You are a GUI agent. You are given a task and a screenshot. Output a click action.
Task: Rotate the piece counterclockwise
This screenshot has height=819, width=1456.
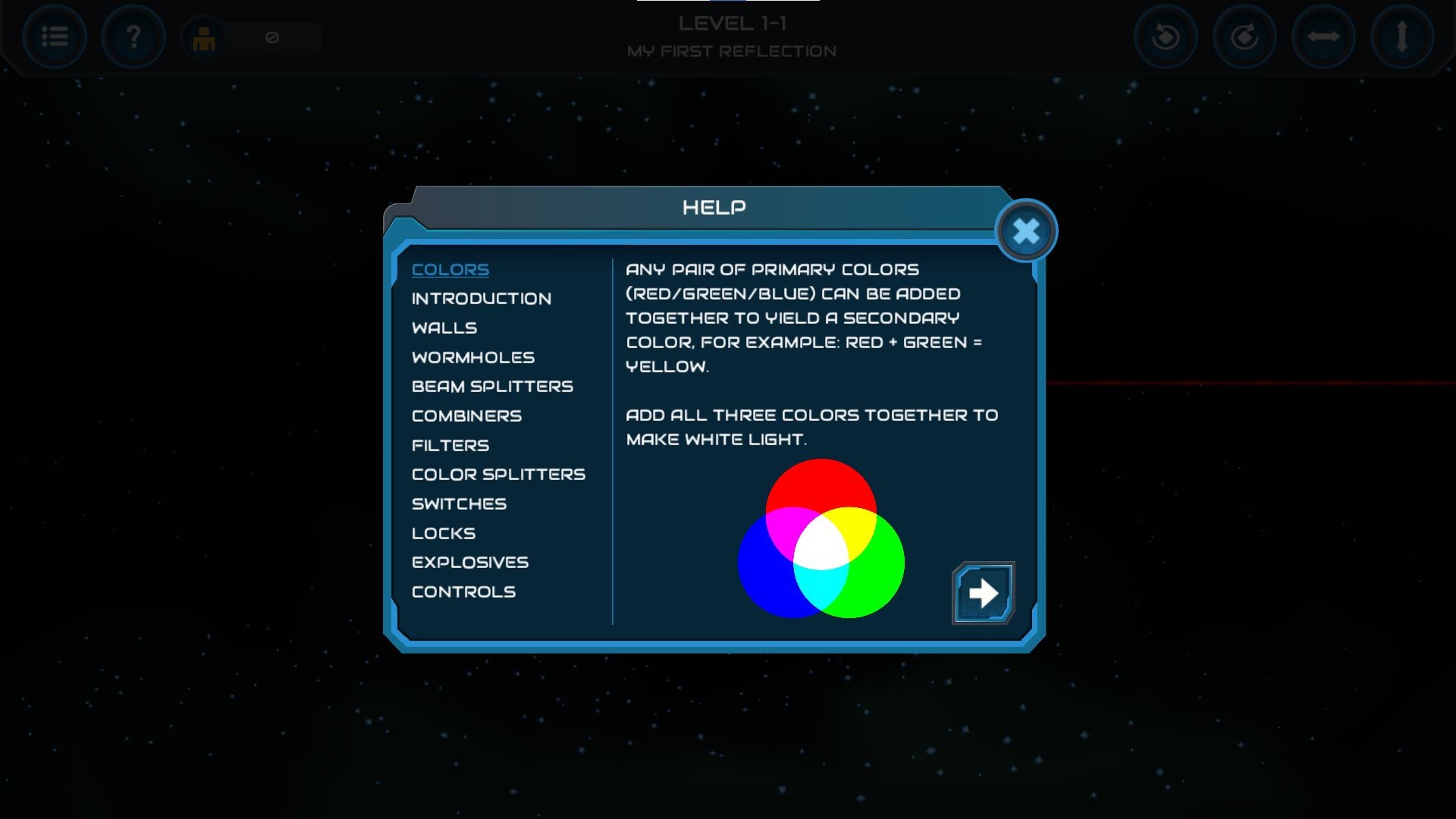point(1166,37)
